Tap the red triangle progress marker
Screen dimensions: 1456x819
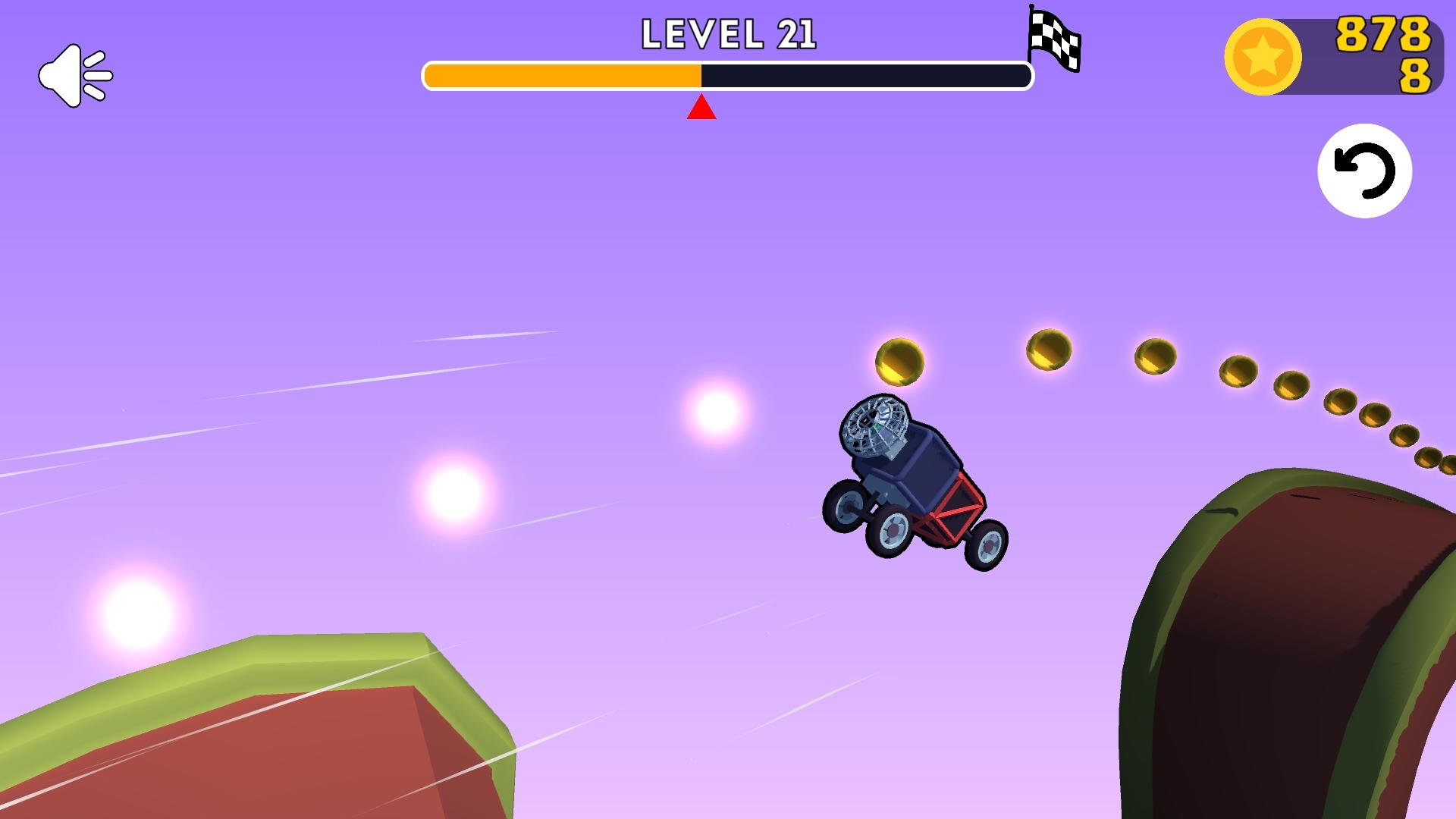(x=701, y=110)
